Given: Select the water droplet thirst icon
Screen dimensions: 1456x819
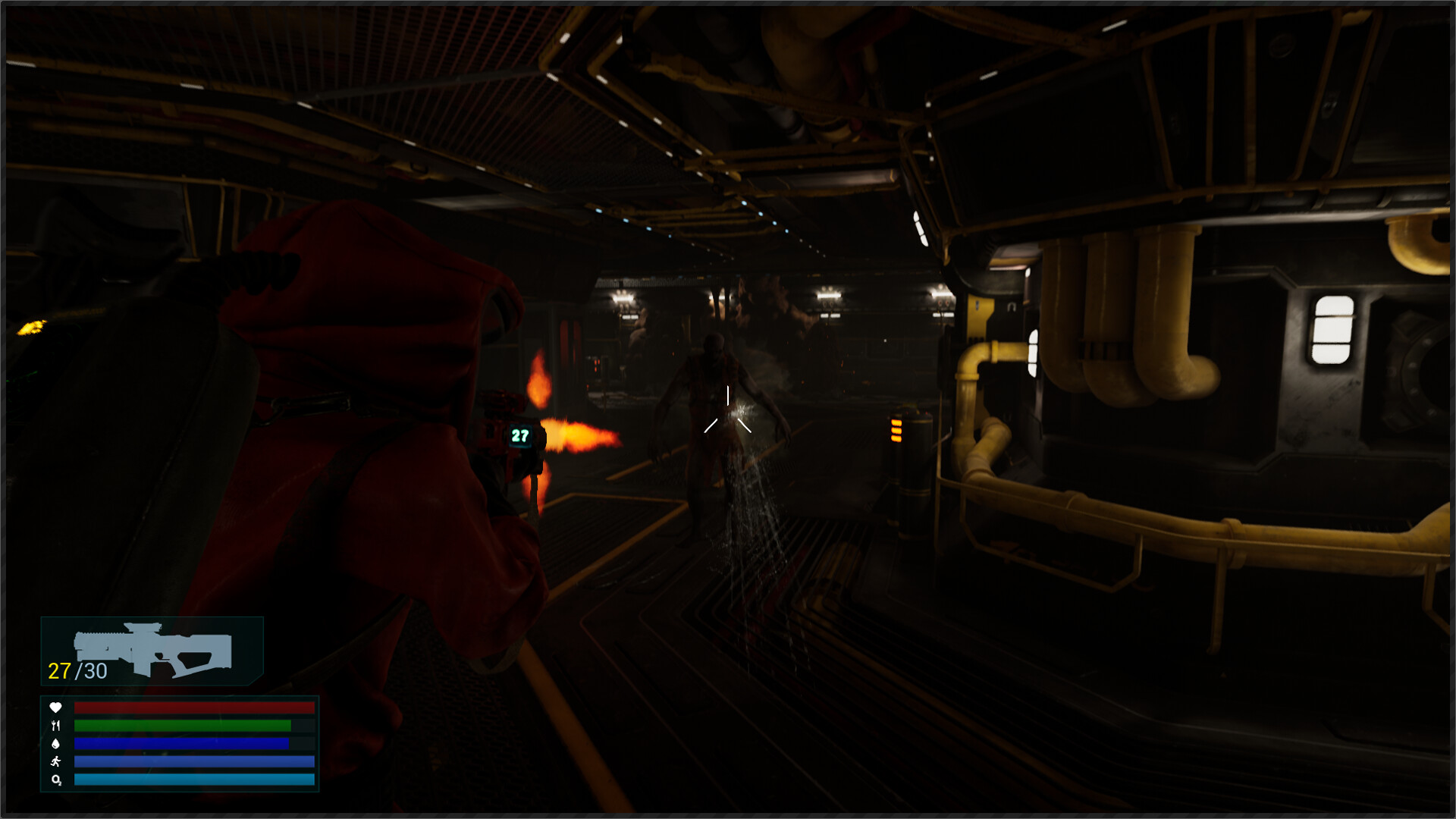Looking at the screenshot, I should tap(55, 744).
